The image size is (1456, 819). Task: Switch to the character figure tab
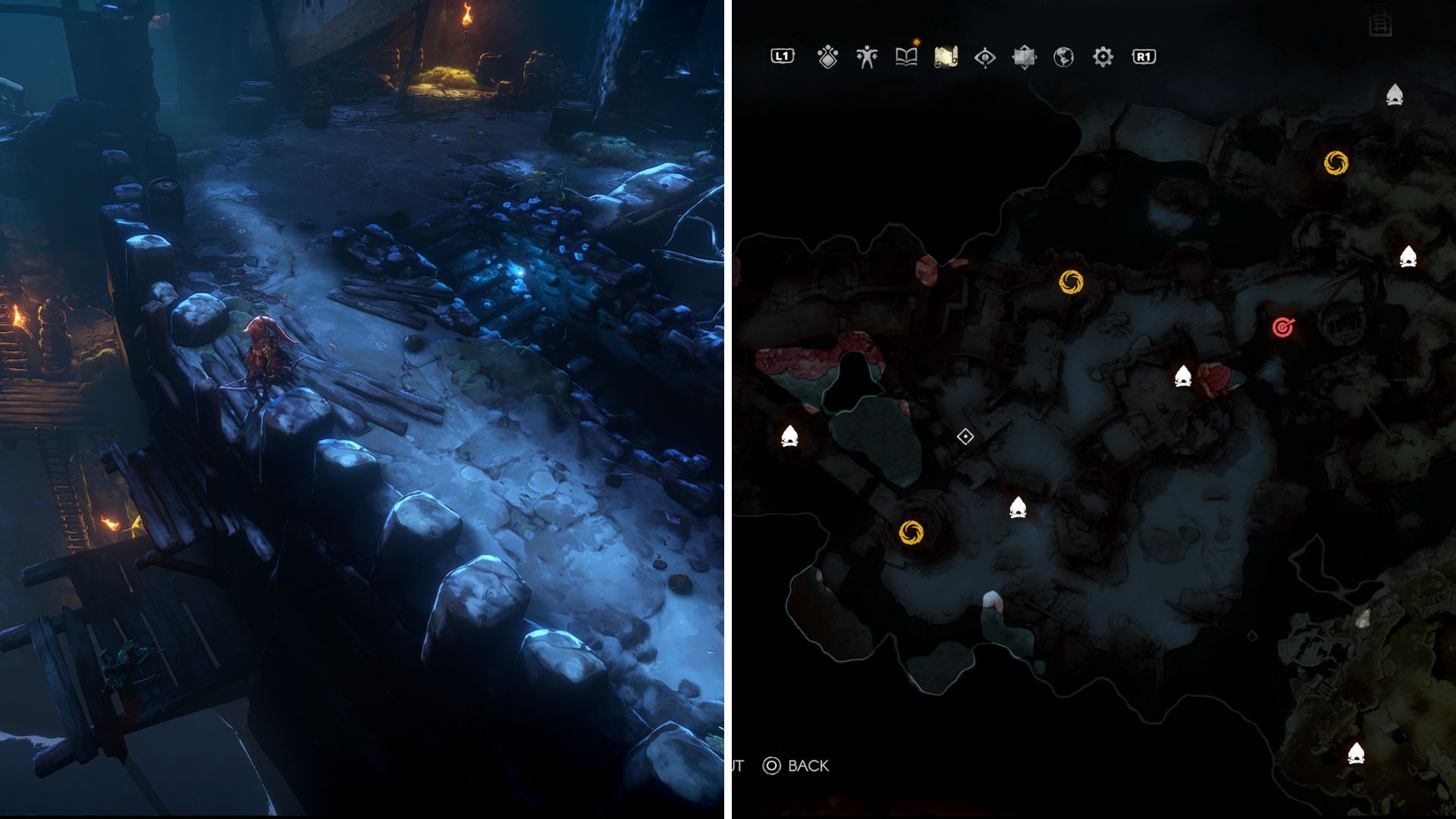(x=867, y=57)
